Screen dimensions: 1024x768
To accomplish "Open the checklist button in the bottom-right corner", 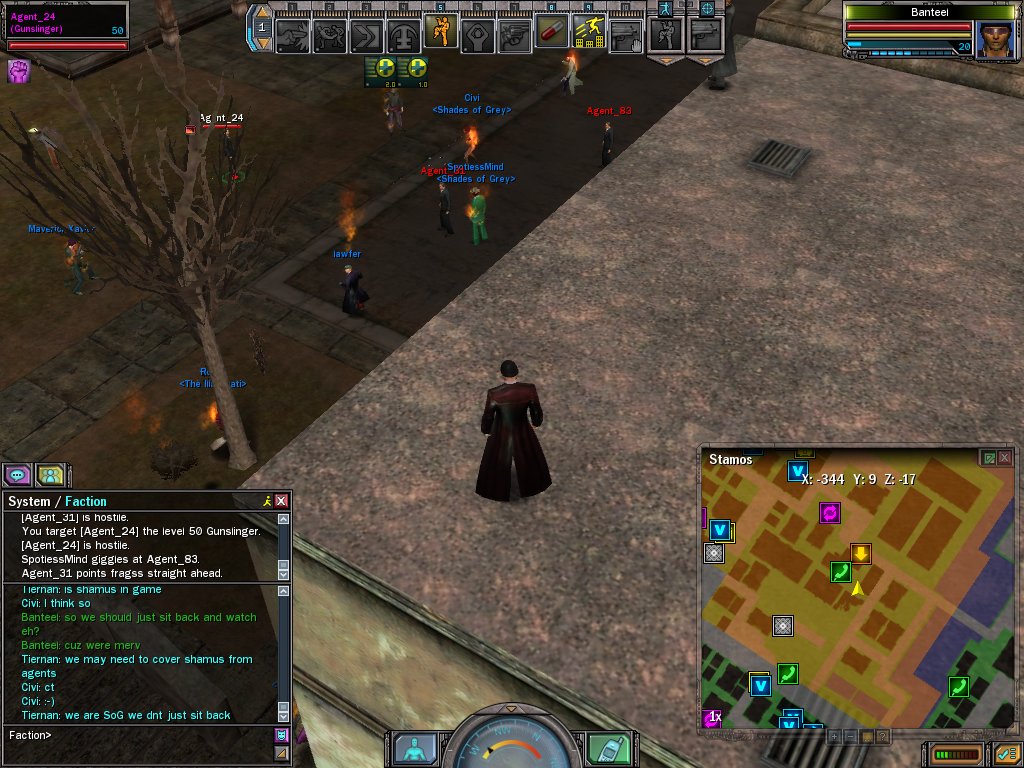I will [1006, 753].
